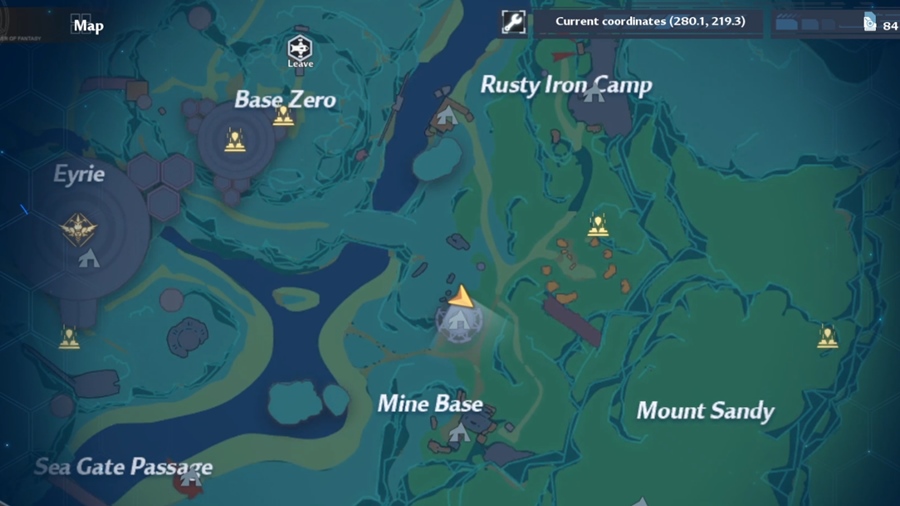This screenshot has width=900, height=506.
Task: Click the Leave ship icon
Action: pyautogui.click(x=300, y=49)
